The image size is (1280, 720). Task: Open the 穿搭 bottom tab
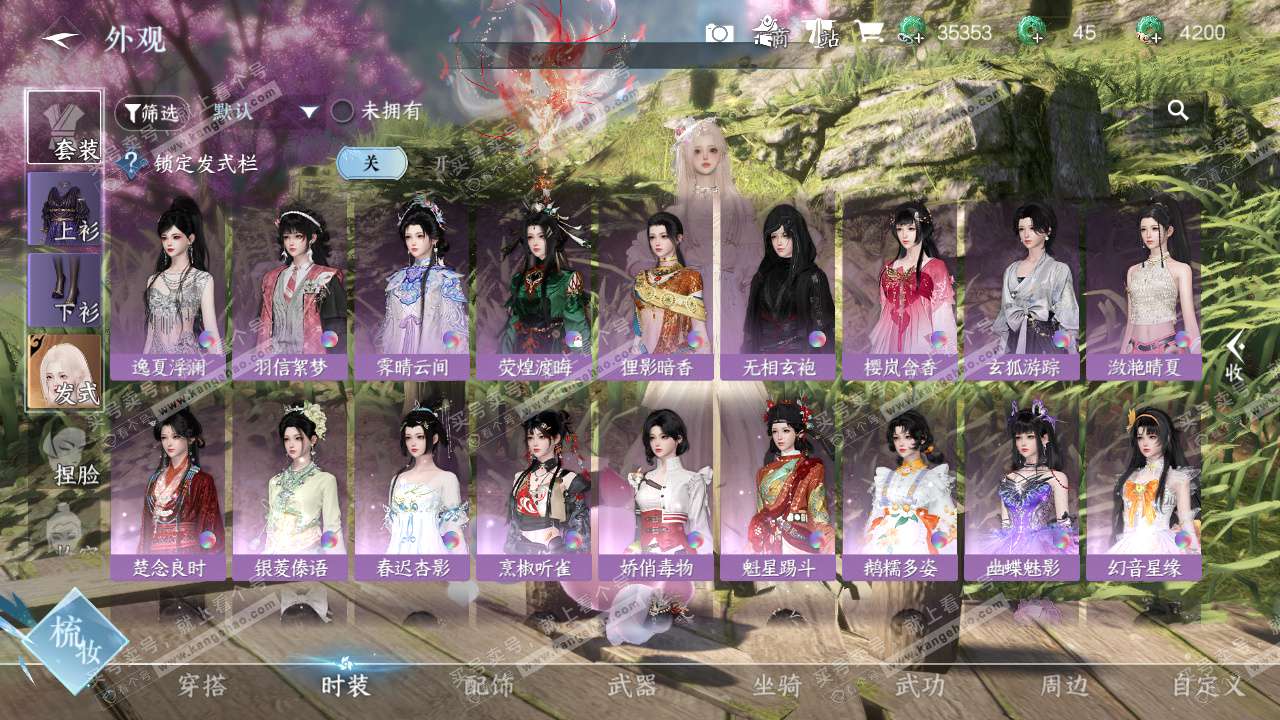point(202,686)
